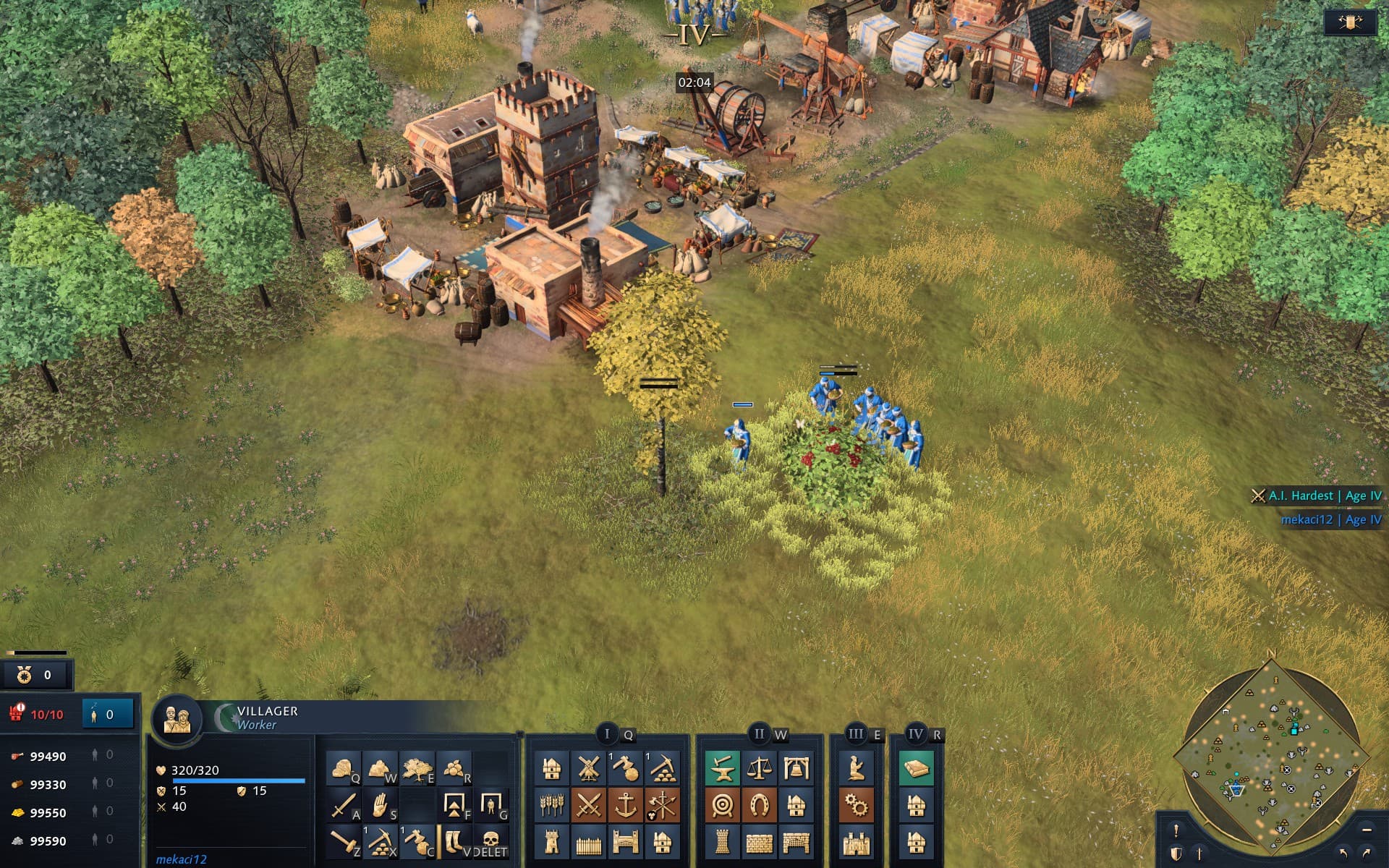Viewport: 1389px width, 868px height.
Task: Click the minus button to zoom the minimap
Action: [x=1366, y=830]
